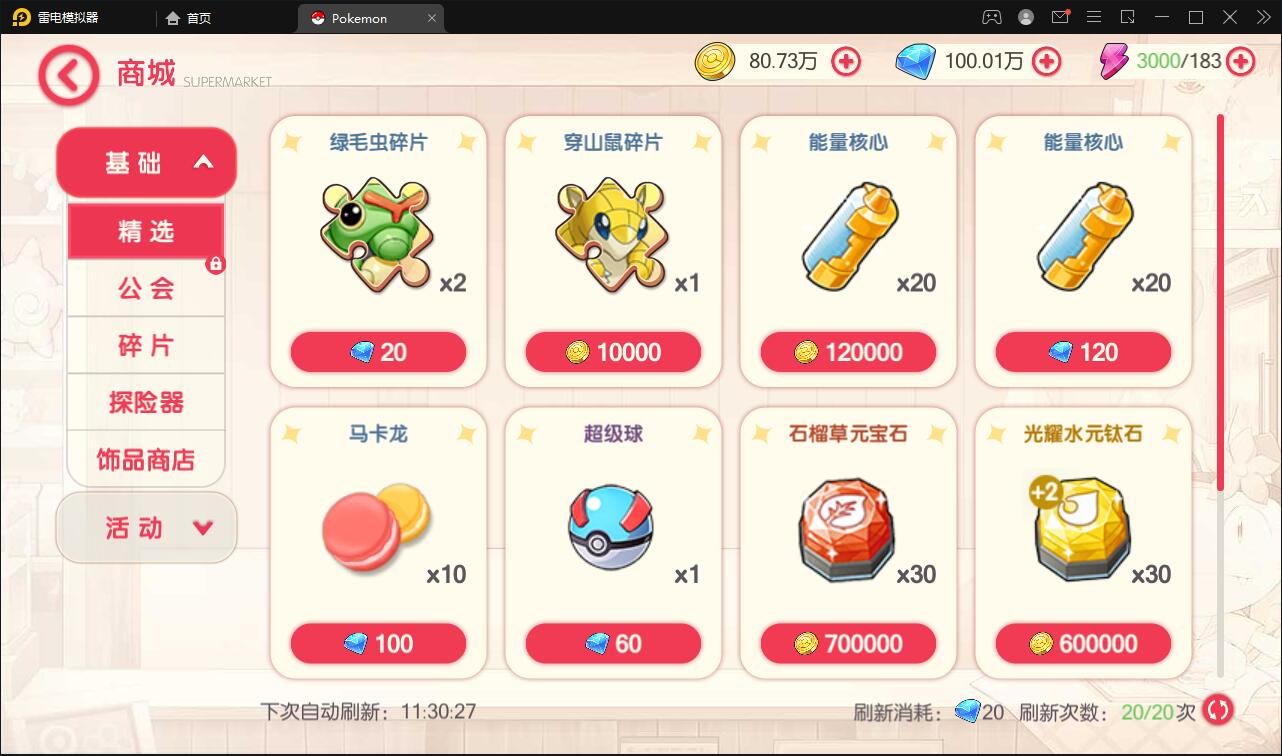
Task: Open the mail icon with red notification dot
Action: 1060,17
